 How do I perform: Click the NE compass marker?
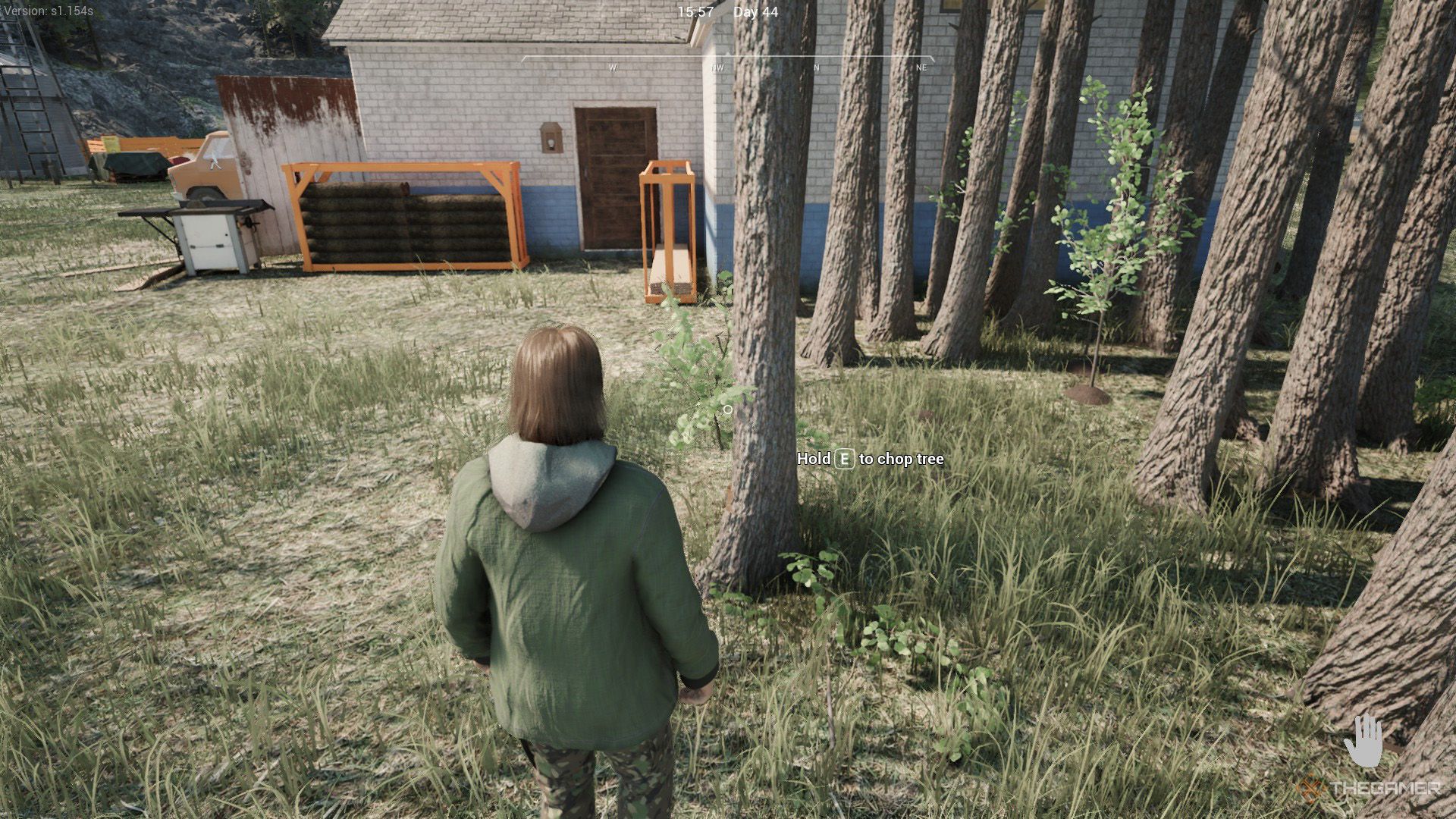pos(921,67)
